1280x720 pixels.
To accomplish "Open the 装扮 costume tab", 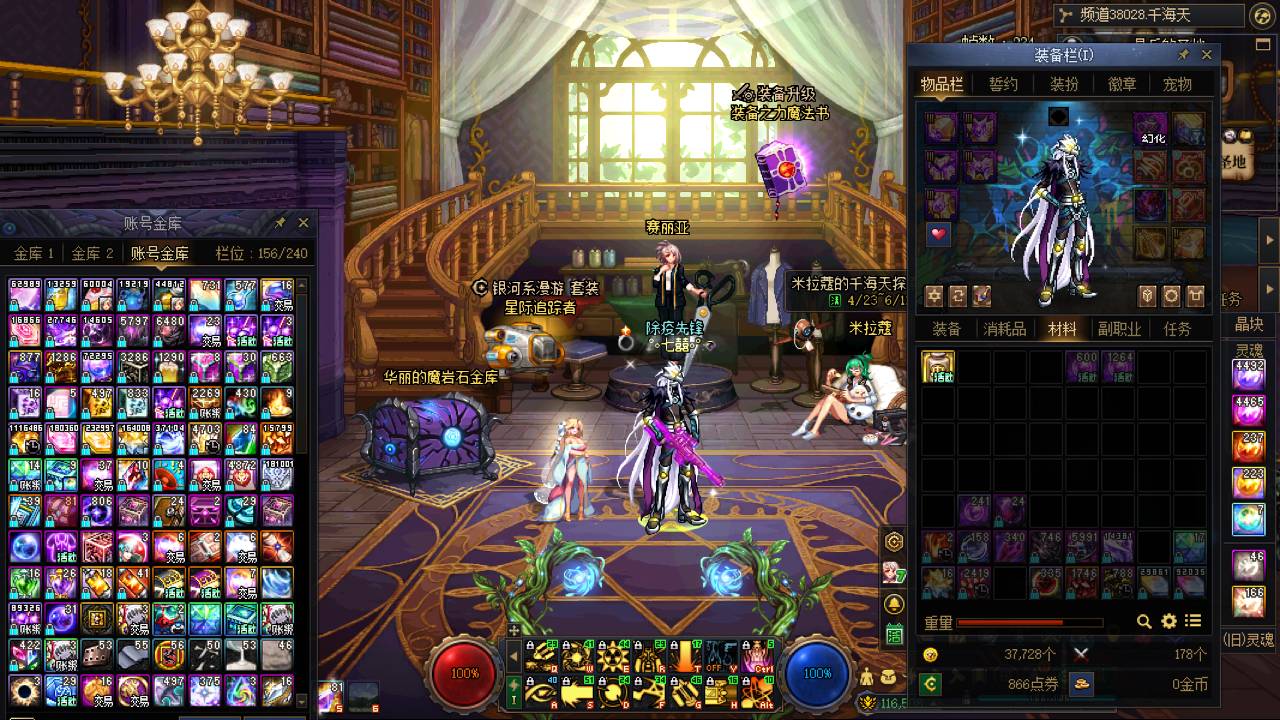I will coord(1063,85).
